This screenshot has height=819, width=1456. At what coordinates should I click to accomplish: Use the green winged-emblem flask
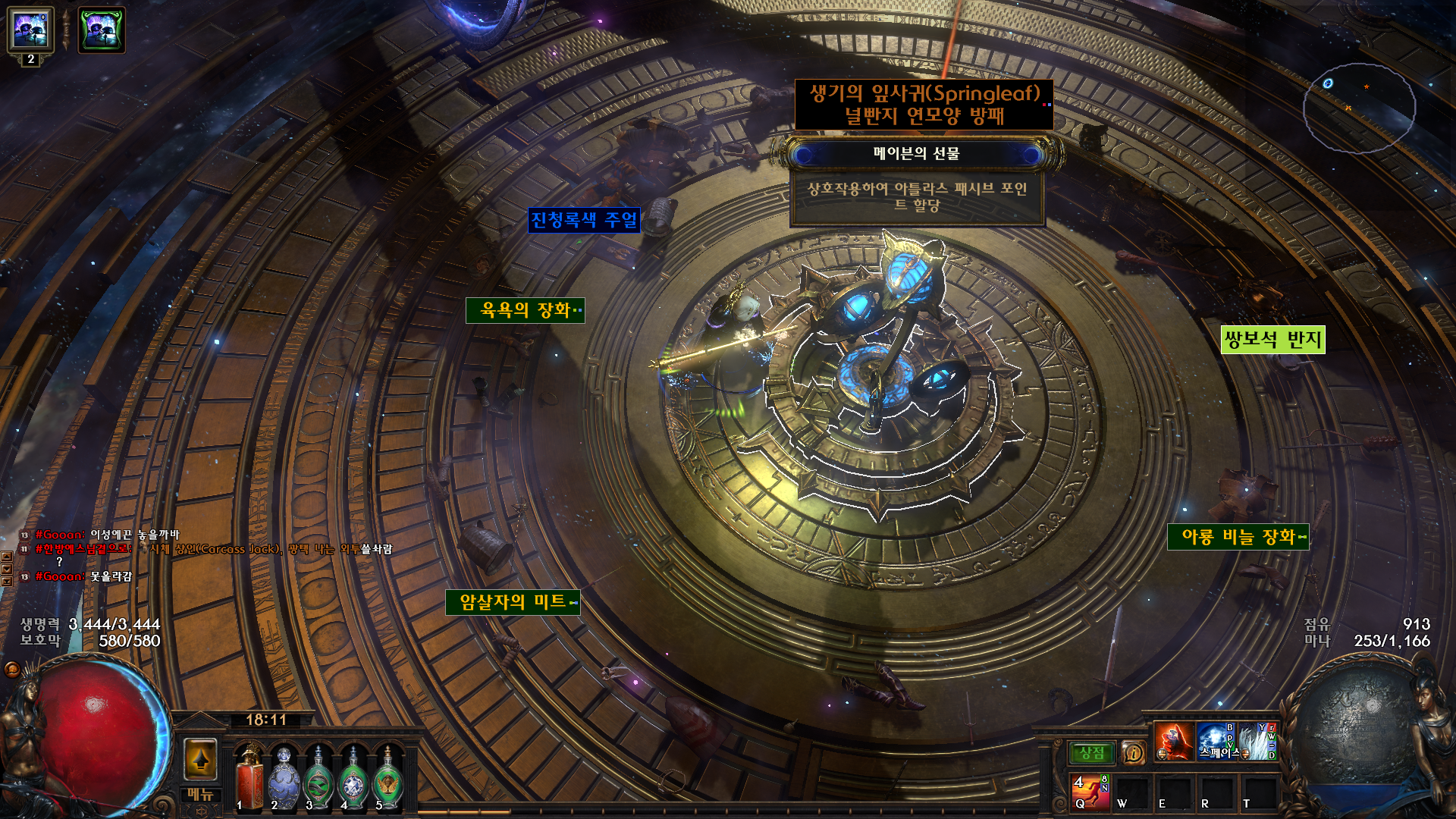[388, 779]
